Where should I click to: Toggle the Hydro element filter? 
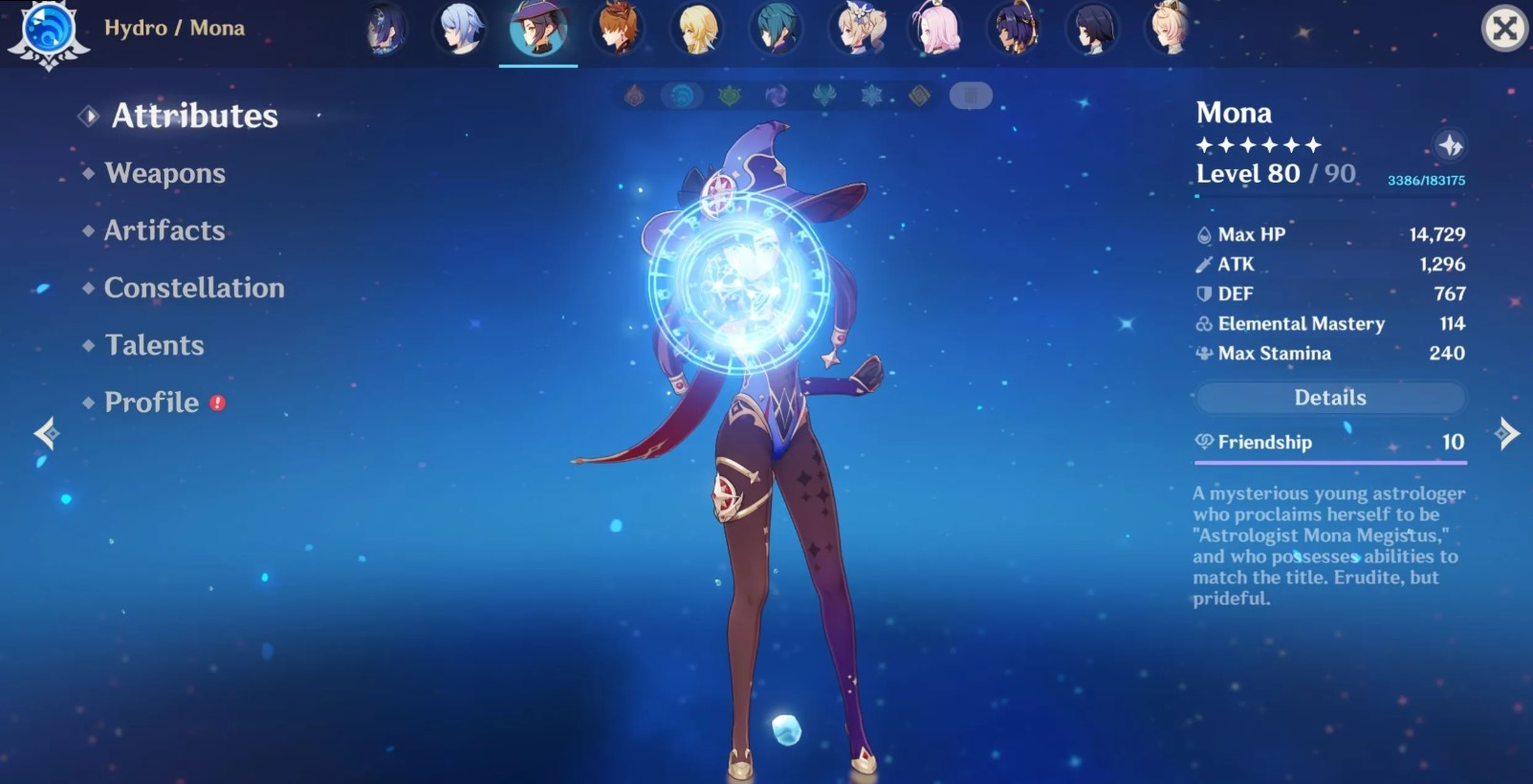point(682,96)
